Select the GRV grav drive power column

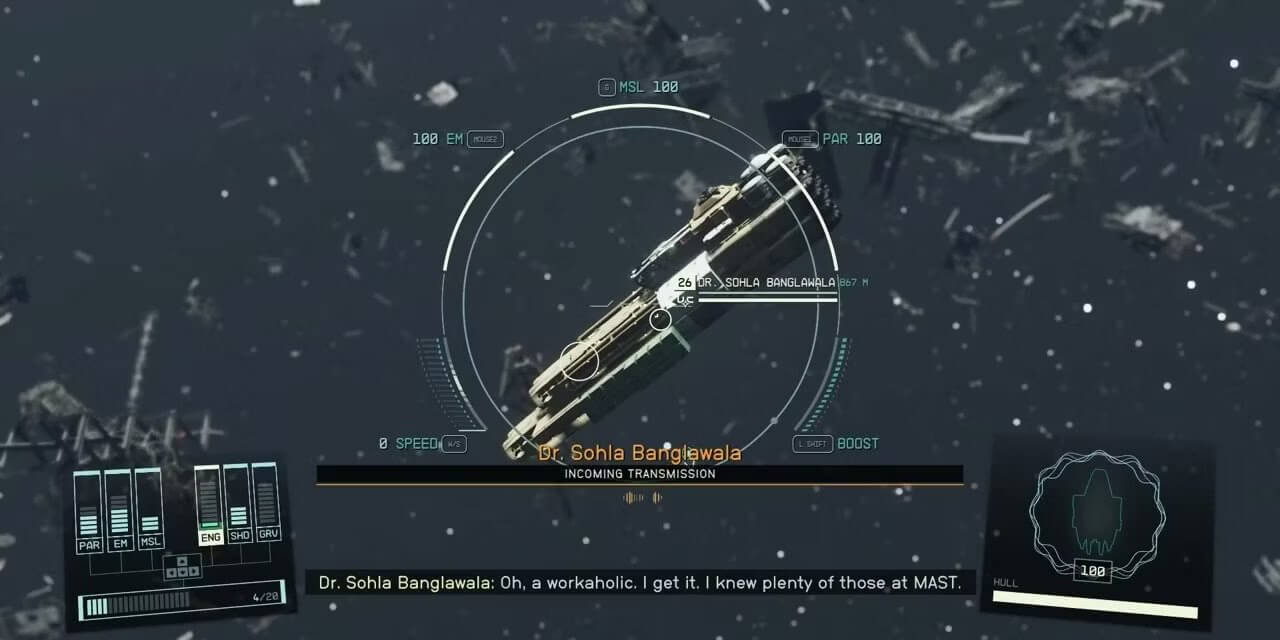(x=266, y=504)
